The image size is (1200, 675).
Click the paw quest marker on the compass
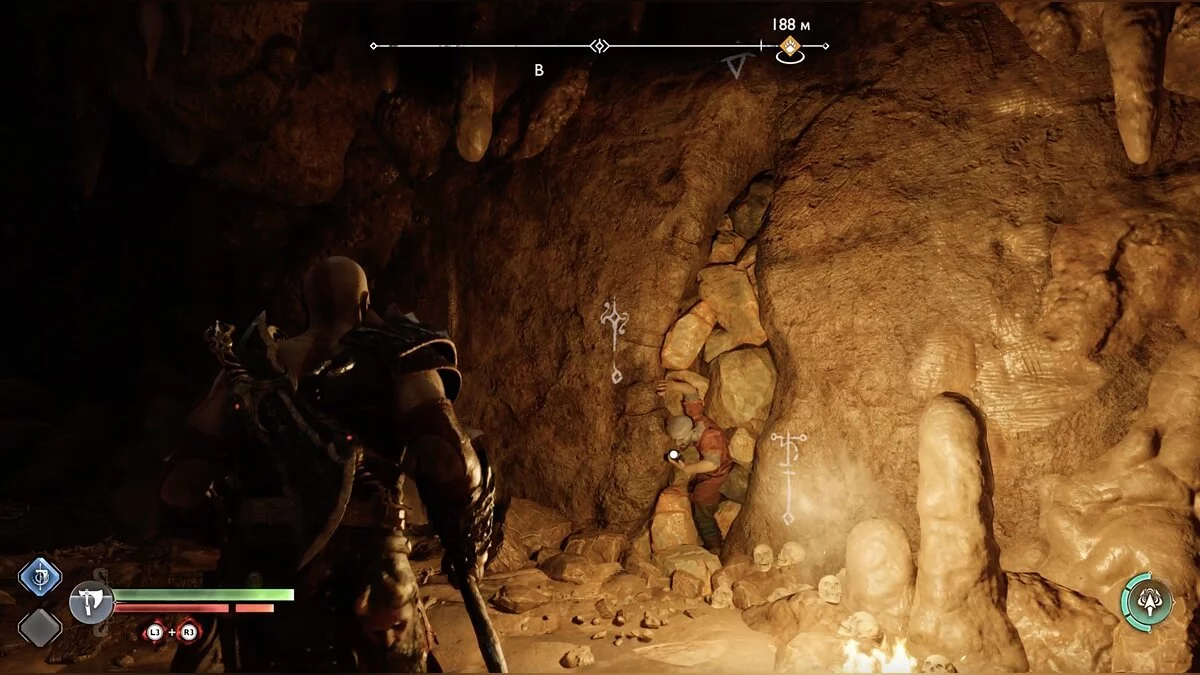790,46
